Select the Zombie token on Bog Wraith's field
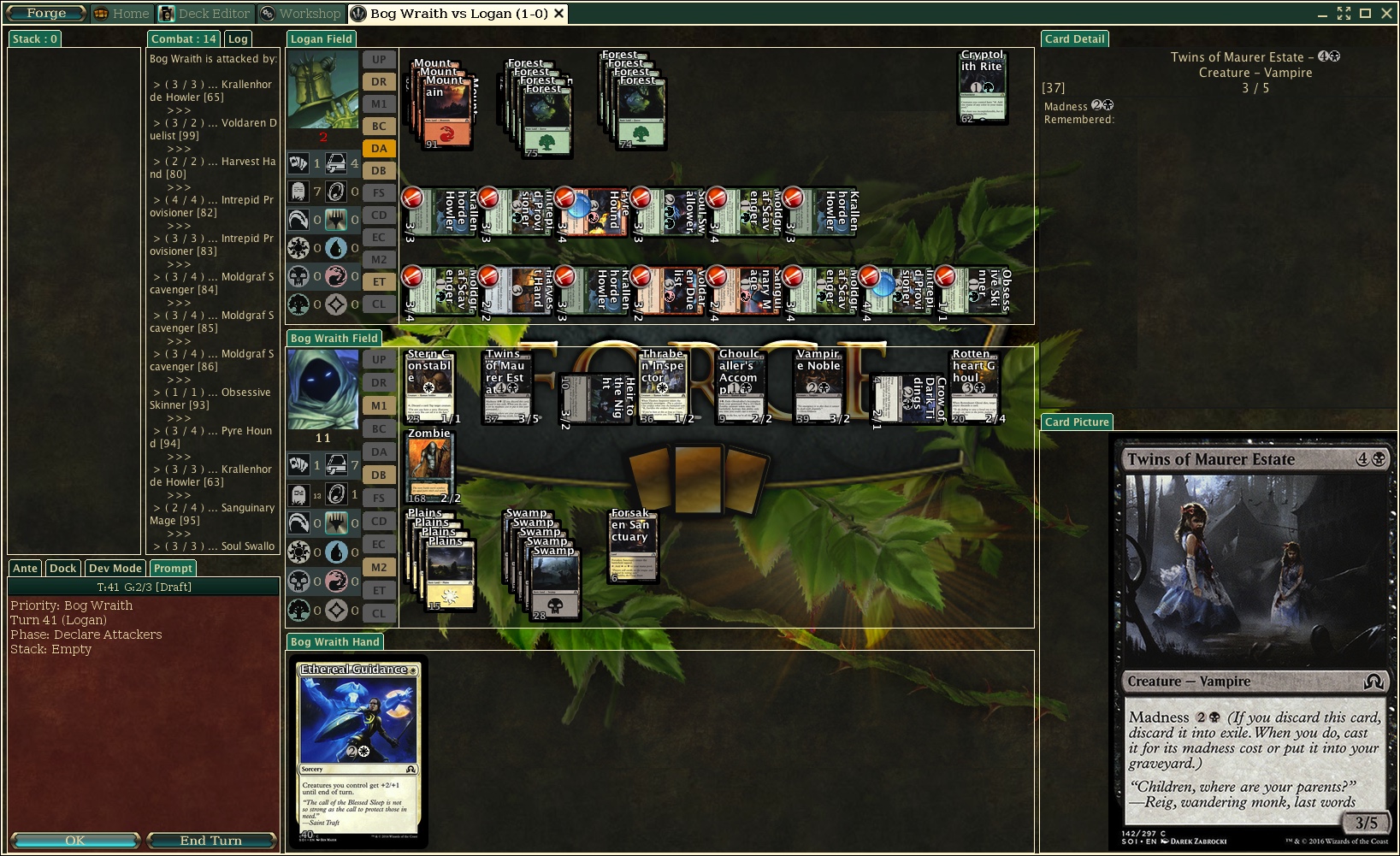1400x856 pixels. [x=429, y=467]
